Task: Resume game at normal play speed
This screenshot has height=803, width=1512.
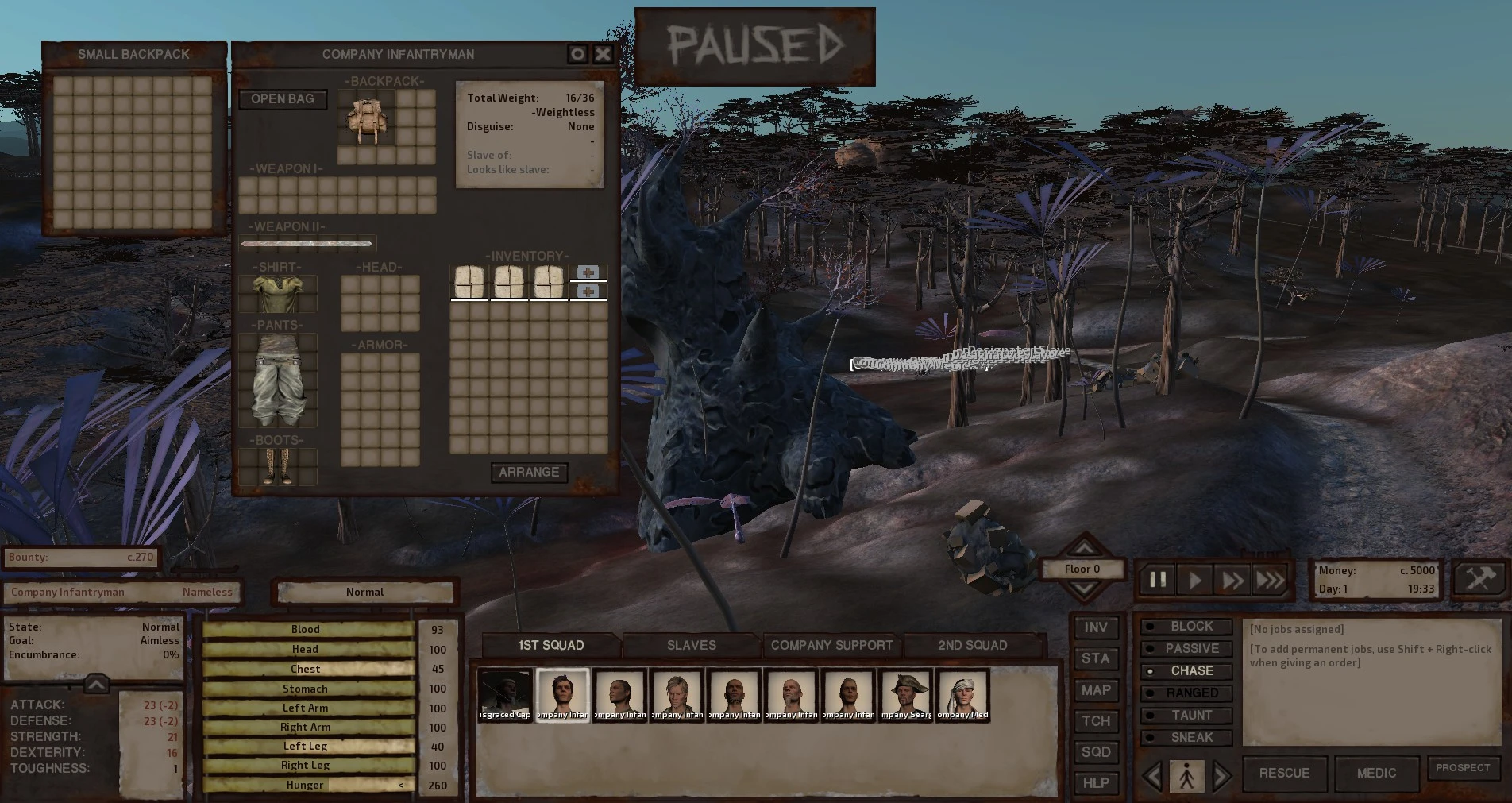Action: [1195, 581]
